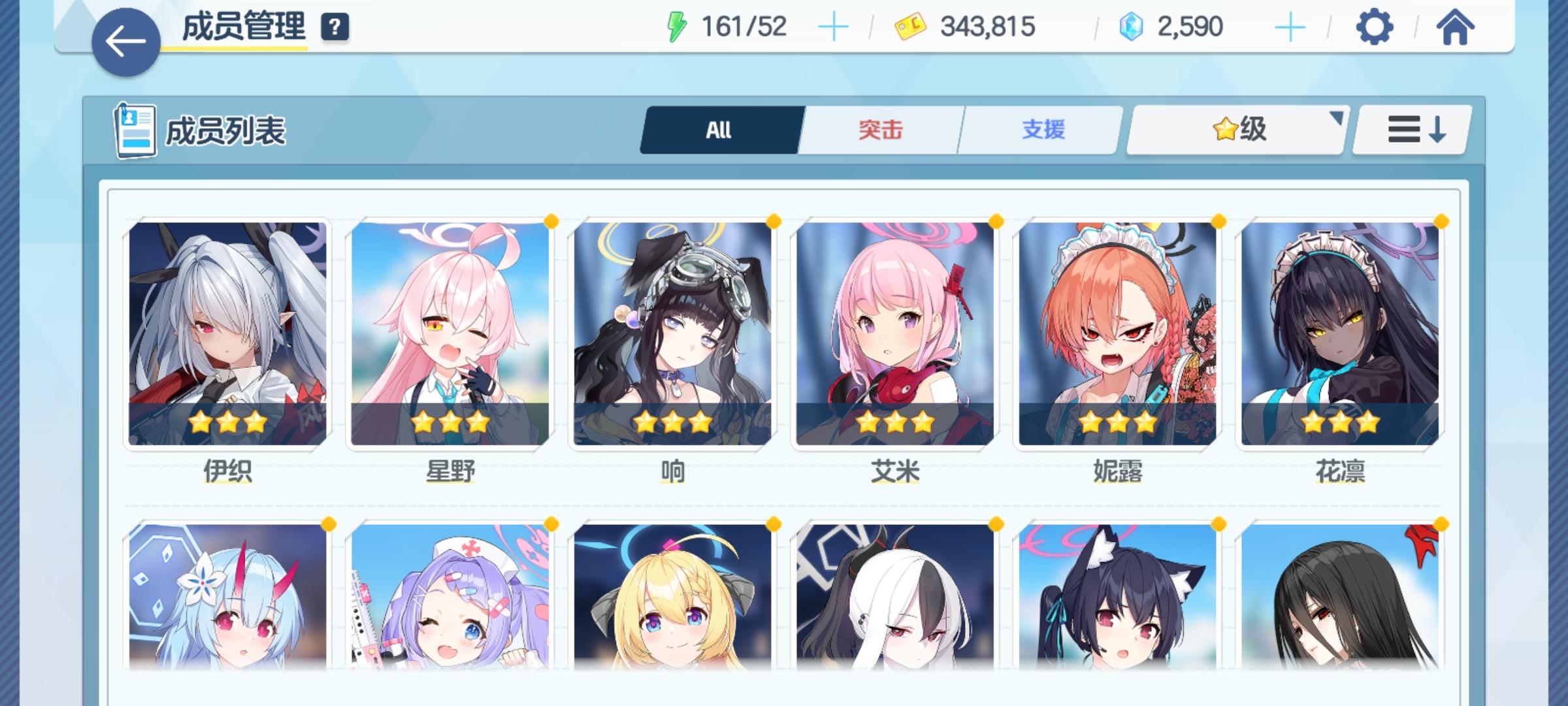
Task: Switch to the 突击 tab
Action: coord(879,129)
